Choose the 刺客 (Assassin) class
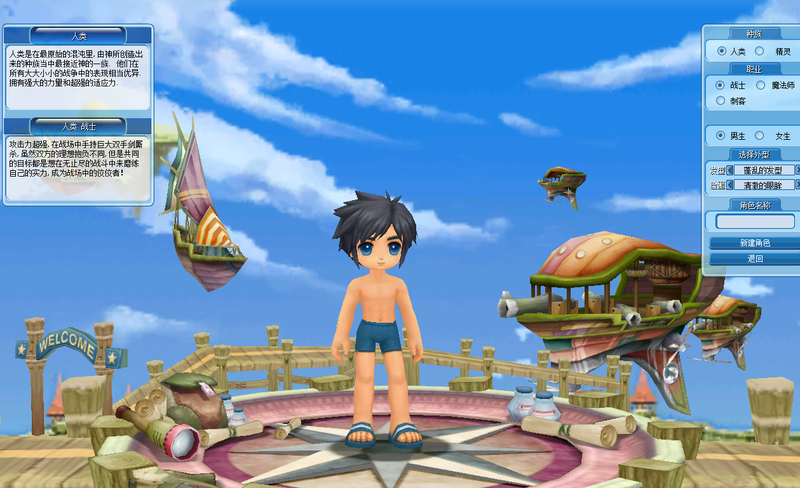The height and width of the screenshot is (488, 800). [721, 101]
